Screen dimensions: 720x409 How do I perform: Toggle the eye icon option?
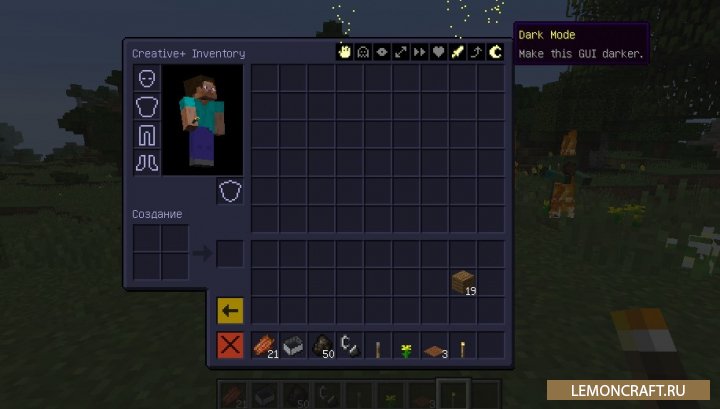click(x=380, y=53)
